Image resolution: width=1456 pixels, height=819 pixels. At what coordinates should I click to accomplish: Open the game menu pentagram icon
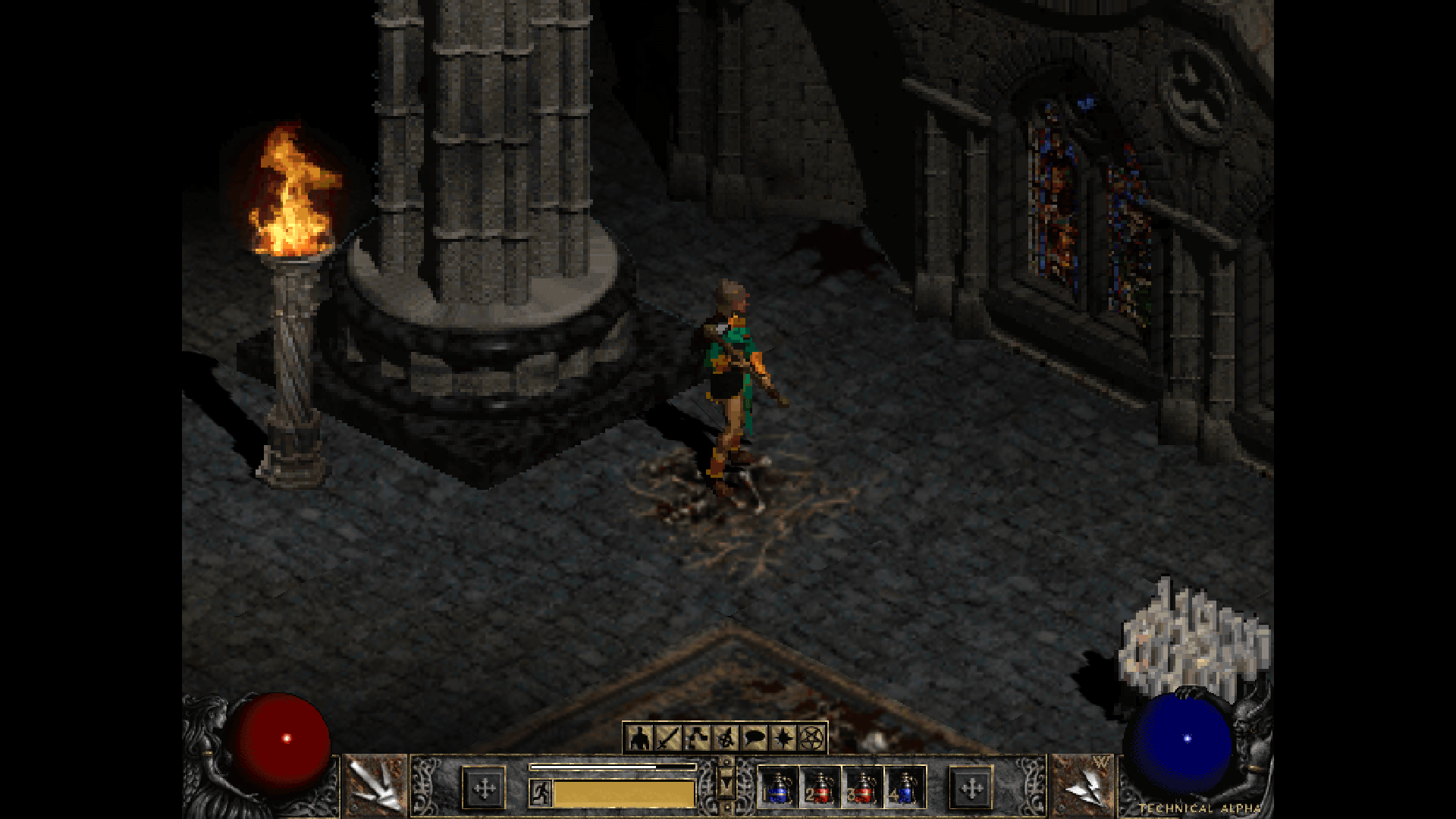811,737
